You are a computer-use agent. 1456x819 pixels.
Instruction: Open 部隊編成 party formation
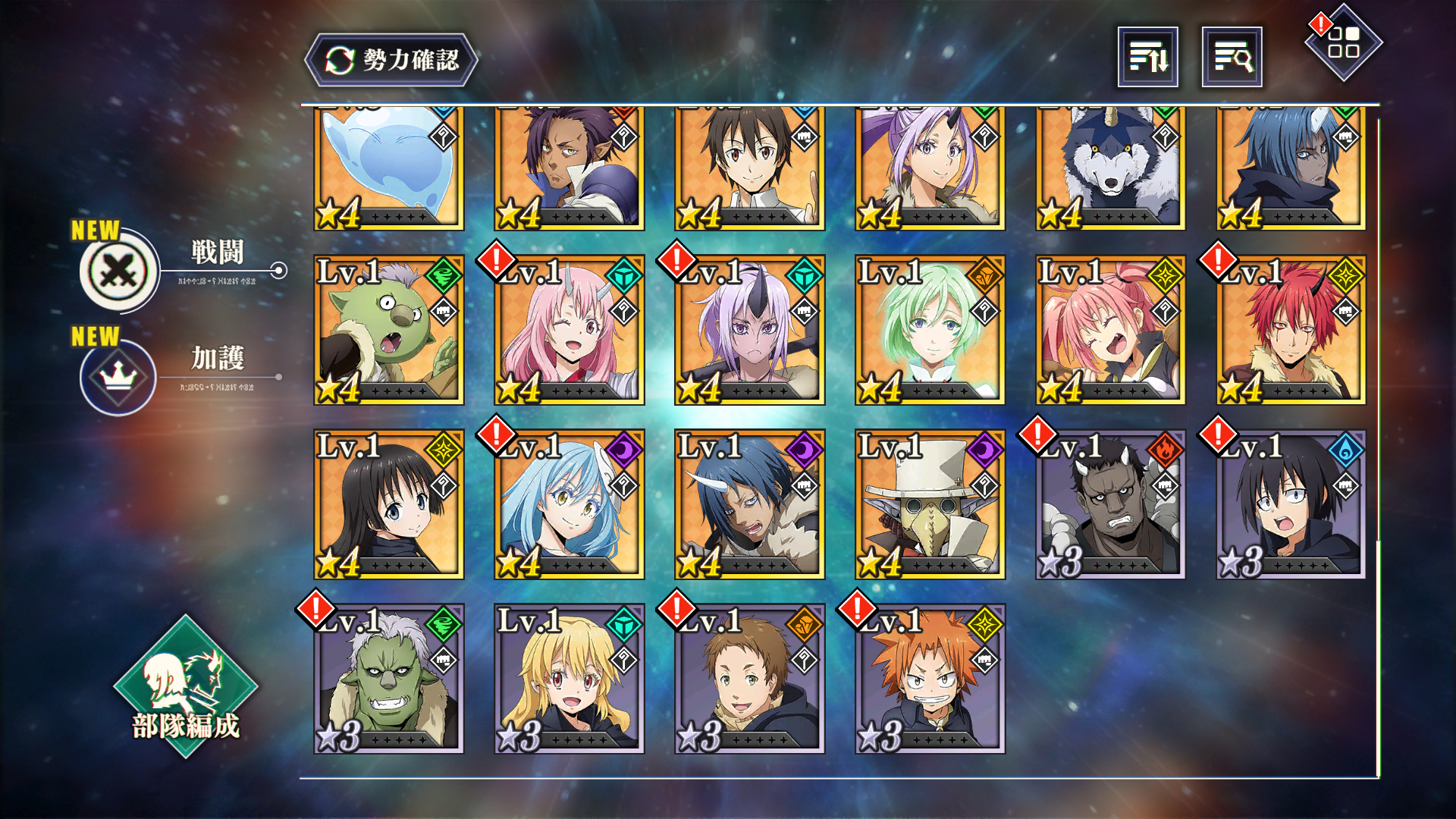click(186, 686)
